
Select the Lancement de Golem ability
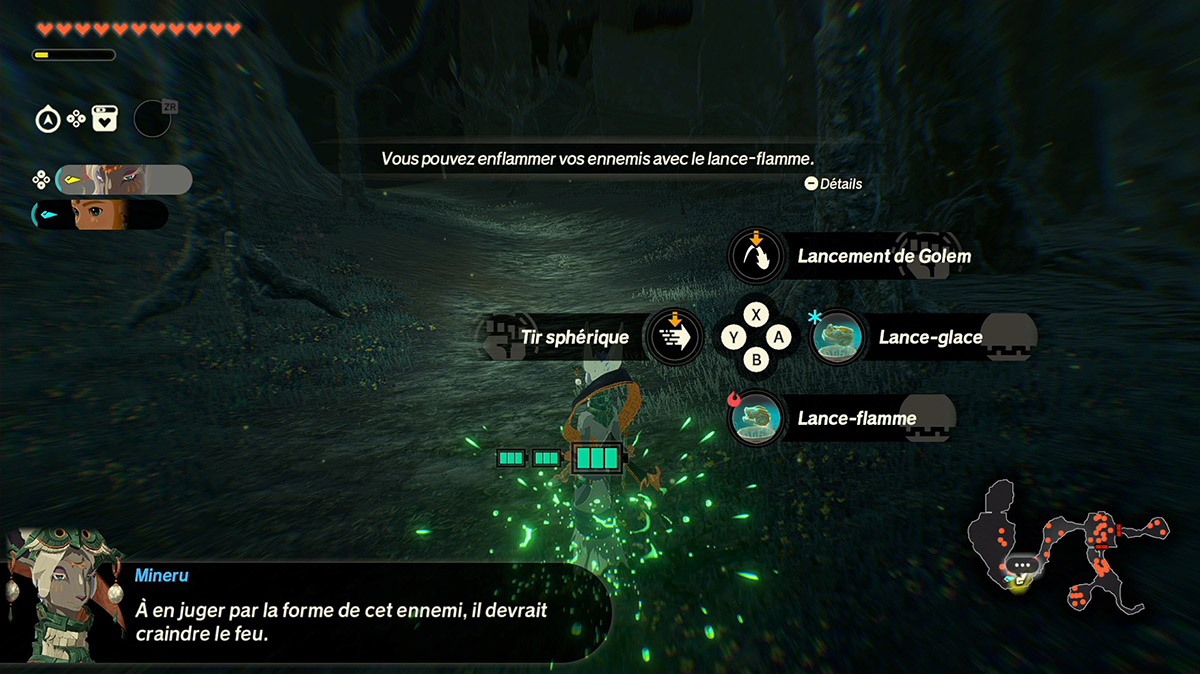coord(756,256)
